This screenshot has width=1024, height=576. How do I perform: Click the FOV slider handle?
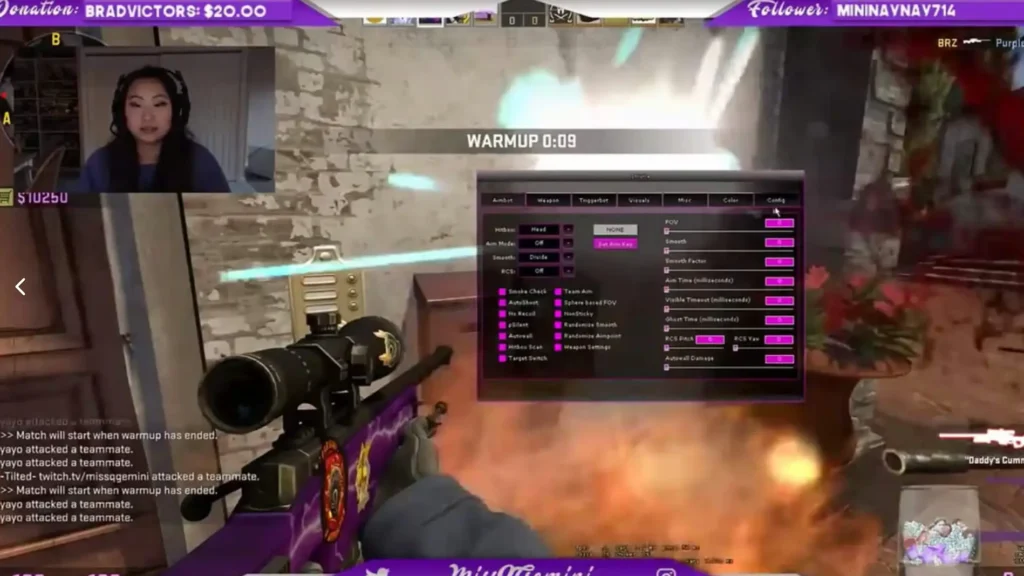[667, 232]
